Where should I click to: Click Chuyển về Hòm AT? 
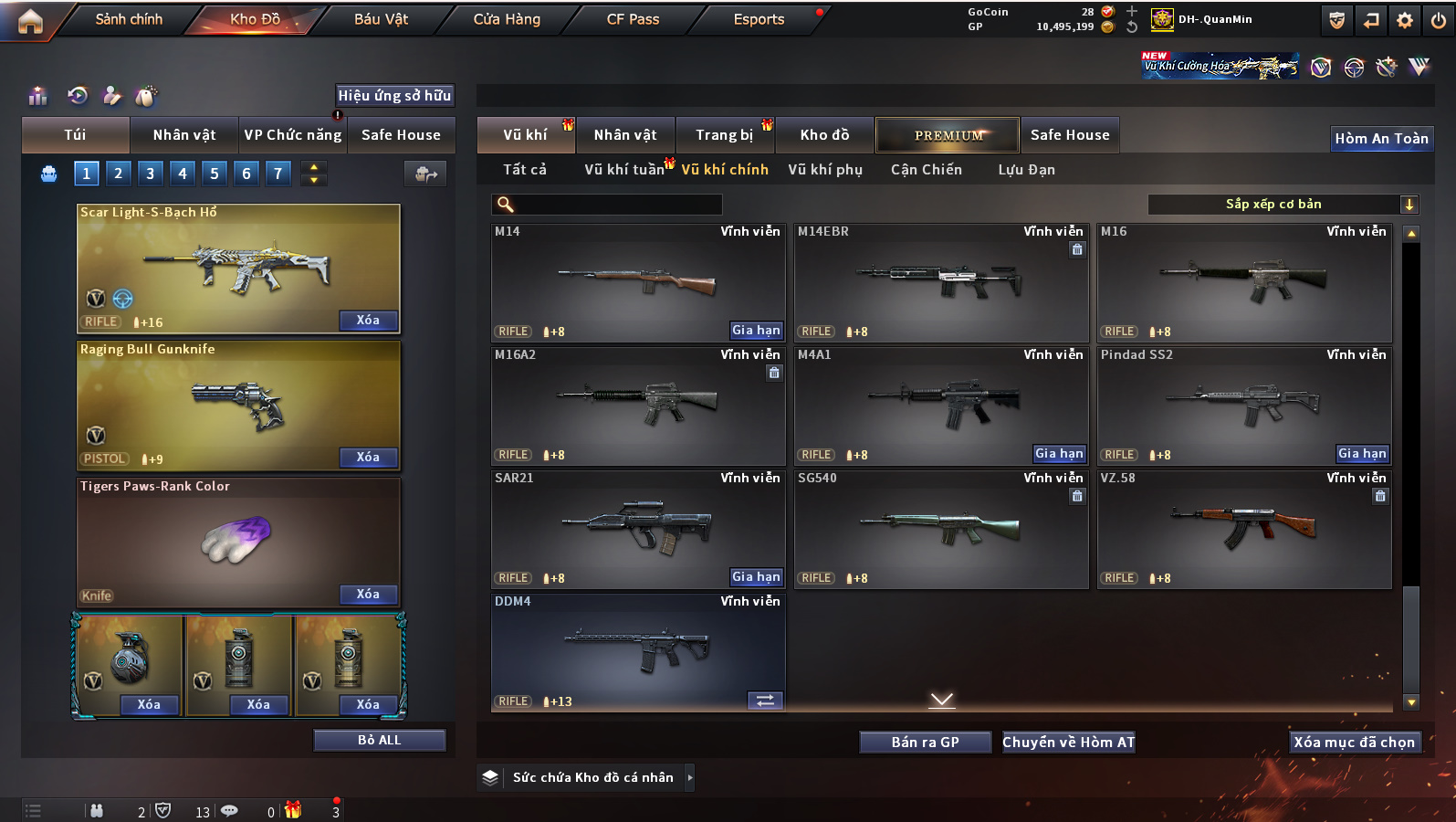click(1068, 743)
